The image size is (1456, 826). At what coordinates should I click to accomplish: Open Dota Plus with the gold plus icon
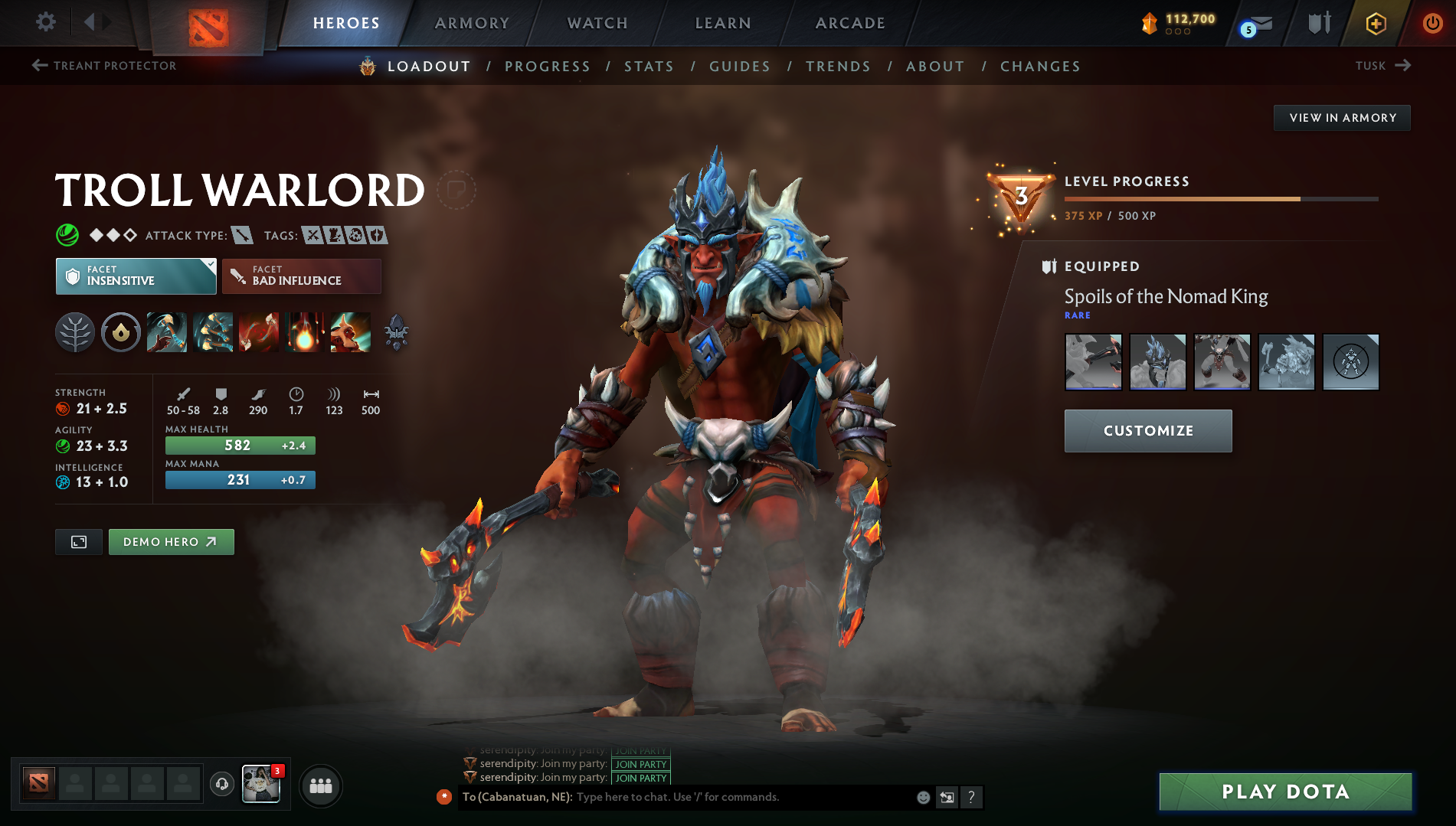coord(1375,22)
